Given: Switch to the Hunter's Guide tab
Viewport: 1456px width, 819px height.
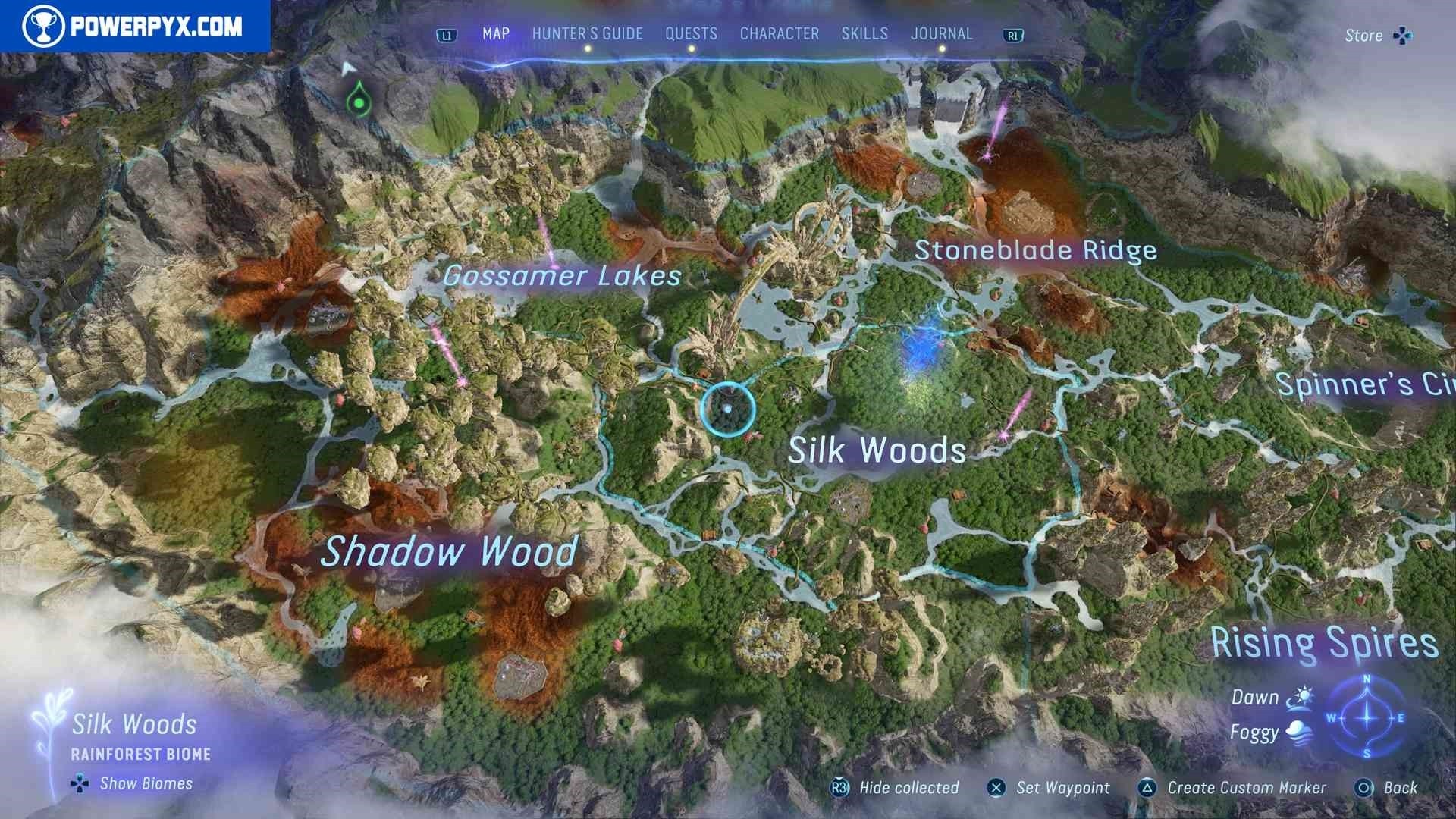Looking at the screenshot, I should pyautogui.click(x=587, y=34).
